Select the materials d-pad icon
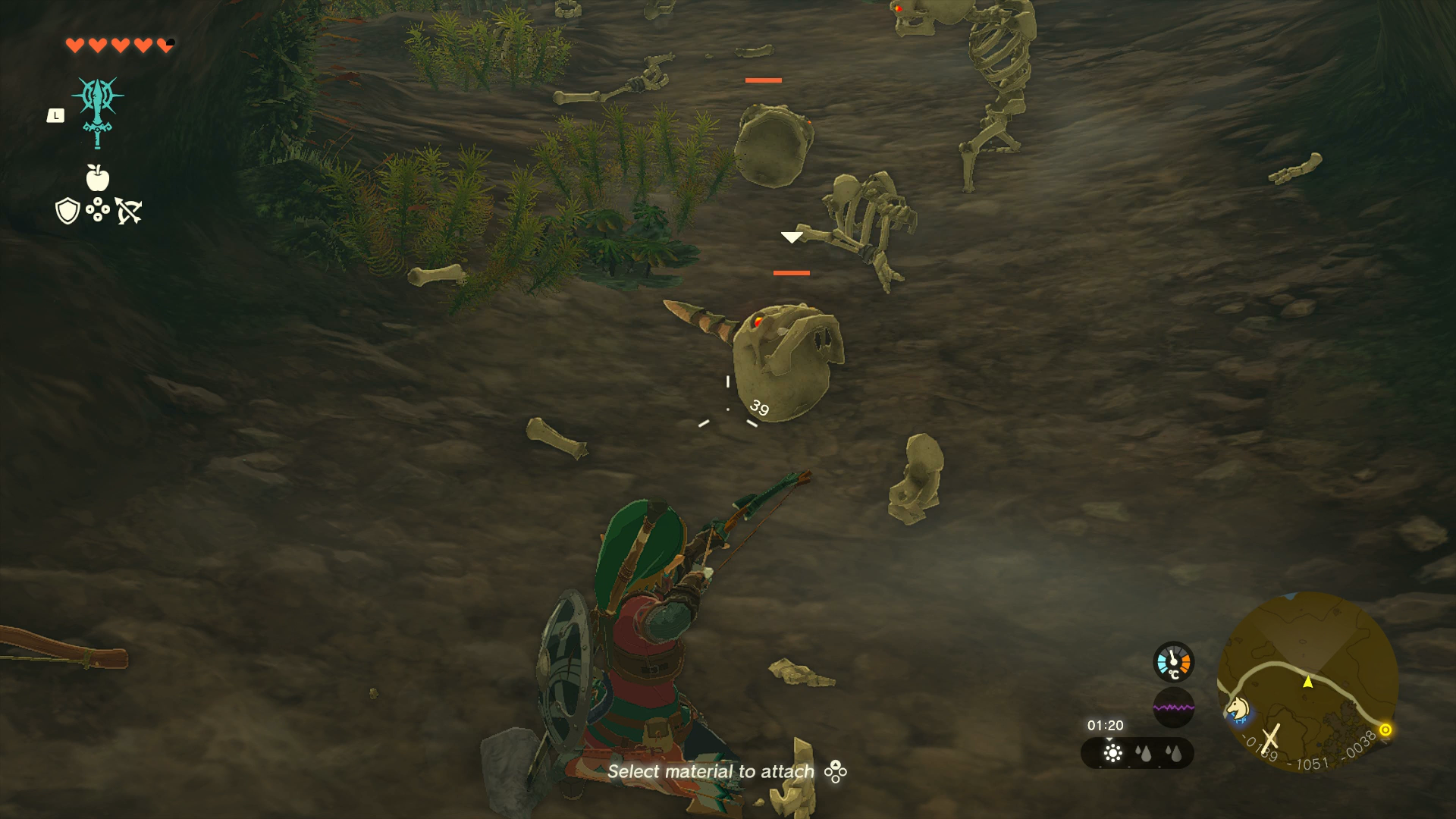1456x819 pixels. [x=97, y=211]
